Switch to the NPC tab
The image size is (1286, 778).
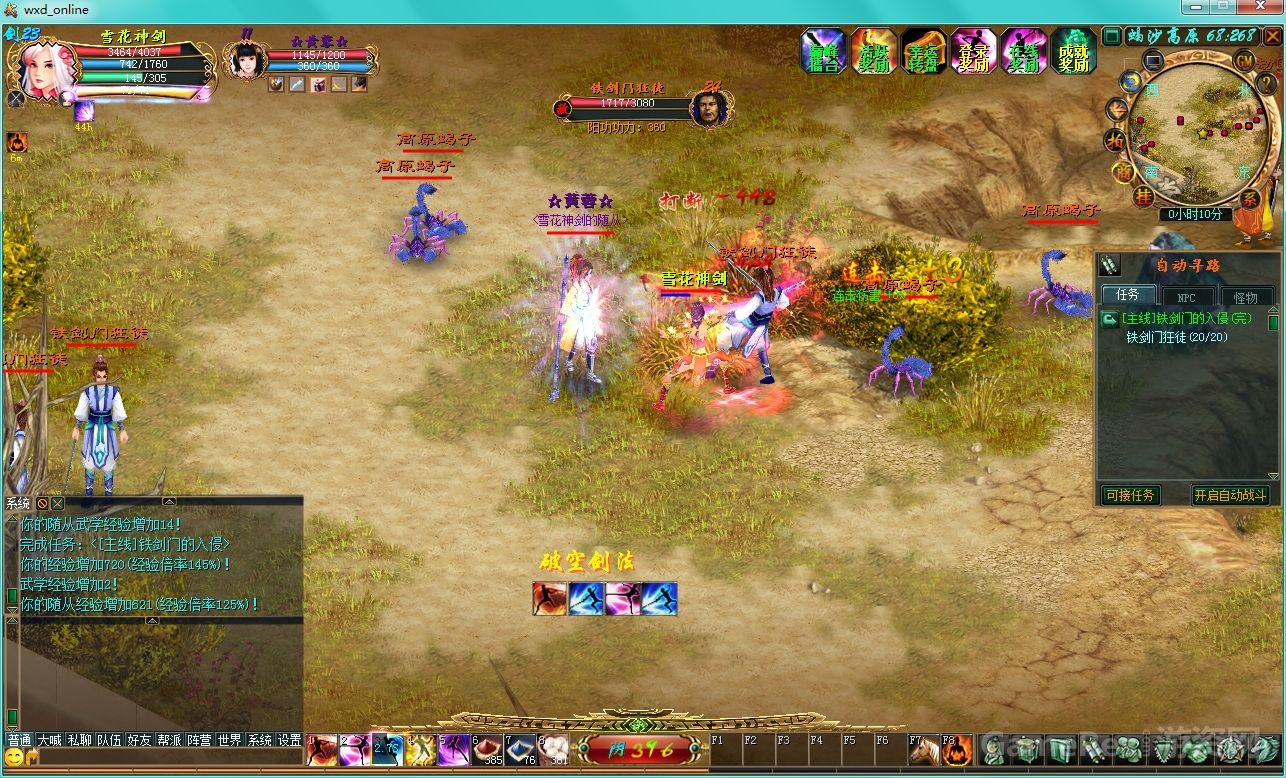pyautogui.click(x=1186, y=297)
